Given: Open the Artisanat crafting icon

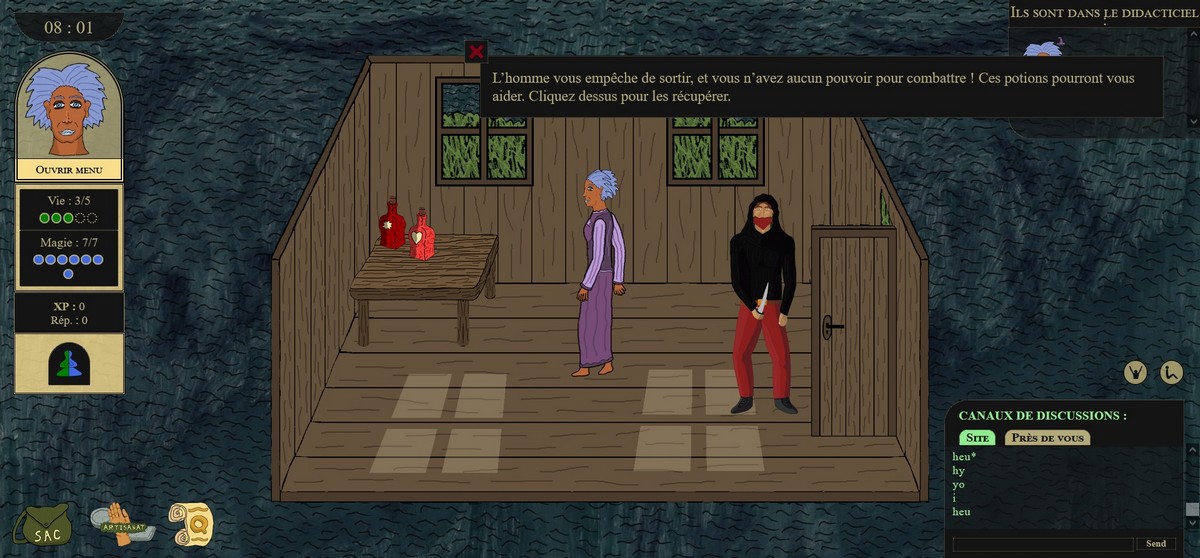Looking at the screenshot, I should [x=124, y=523].
